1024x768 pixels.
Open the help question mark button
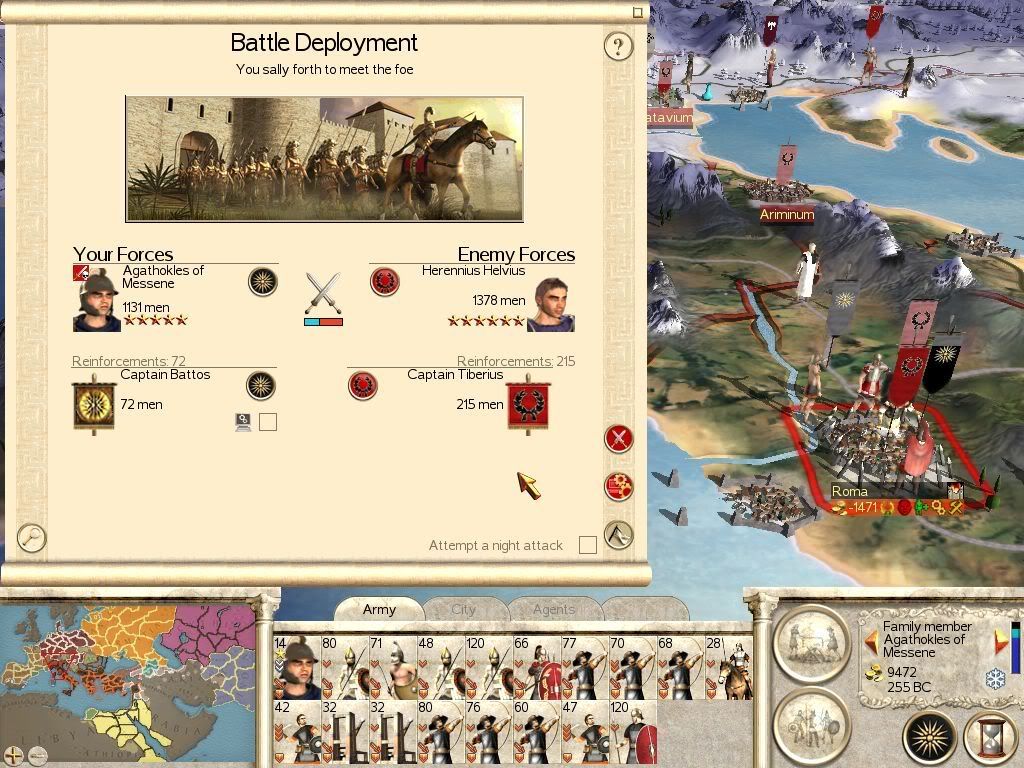(618, 46)
